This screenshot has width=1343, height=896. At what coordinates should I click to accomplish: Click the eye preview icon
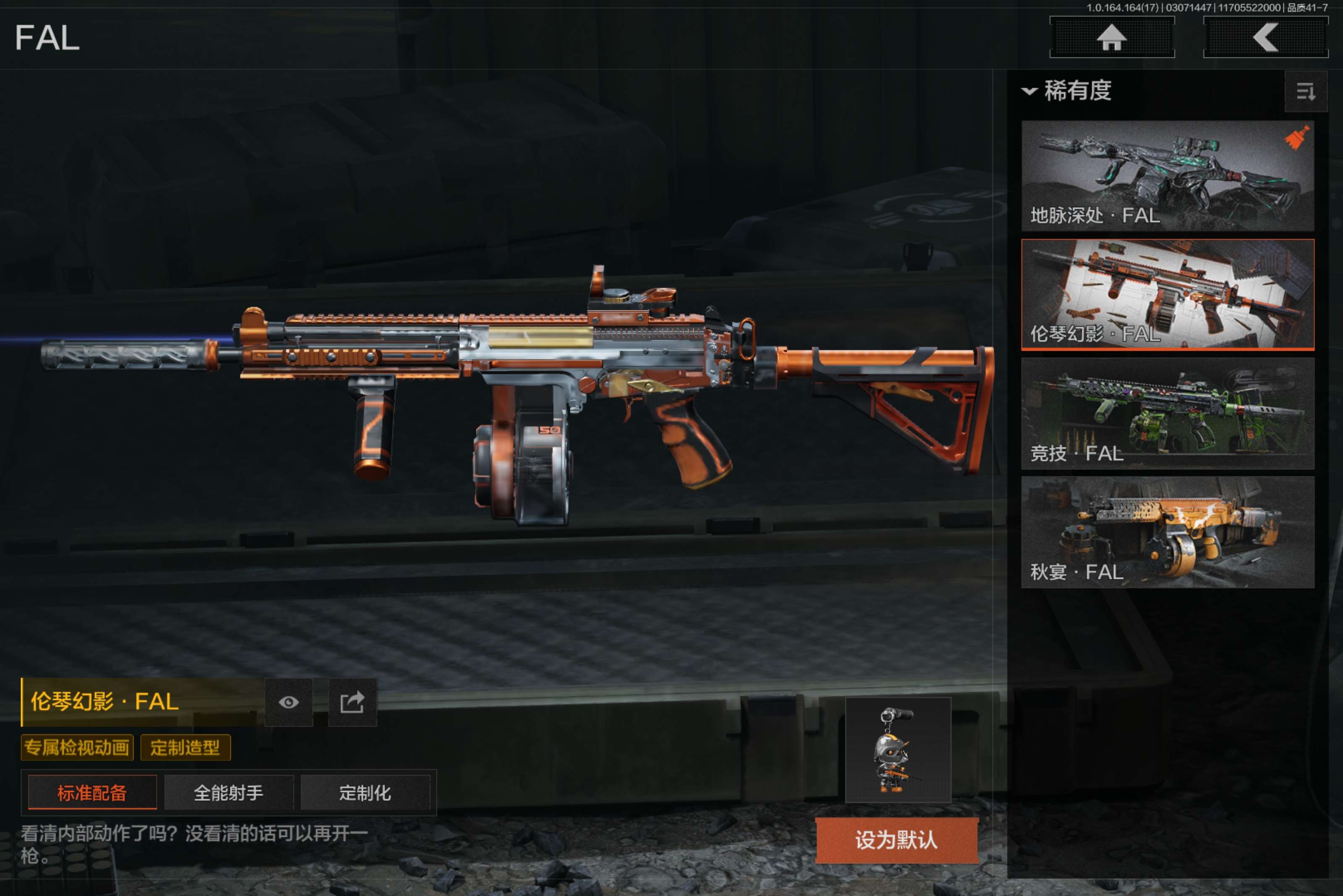click(289, 702)
